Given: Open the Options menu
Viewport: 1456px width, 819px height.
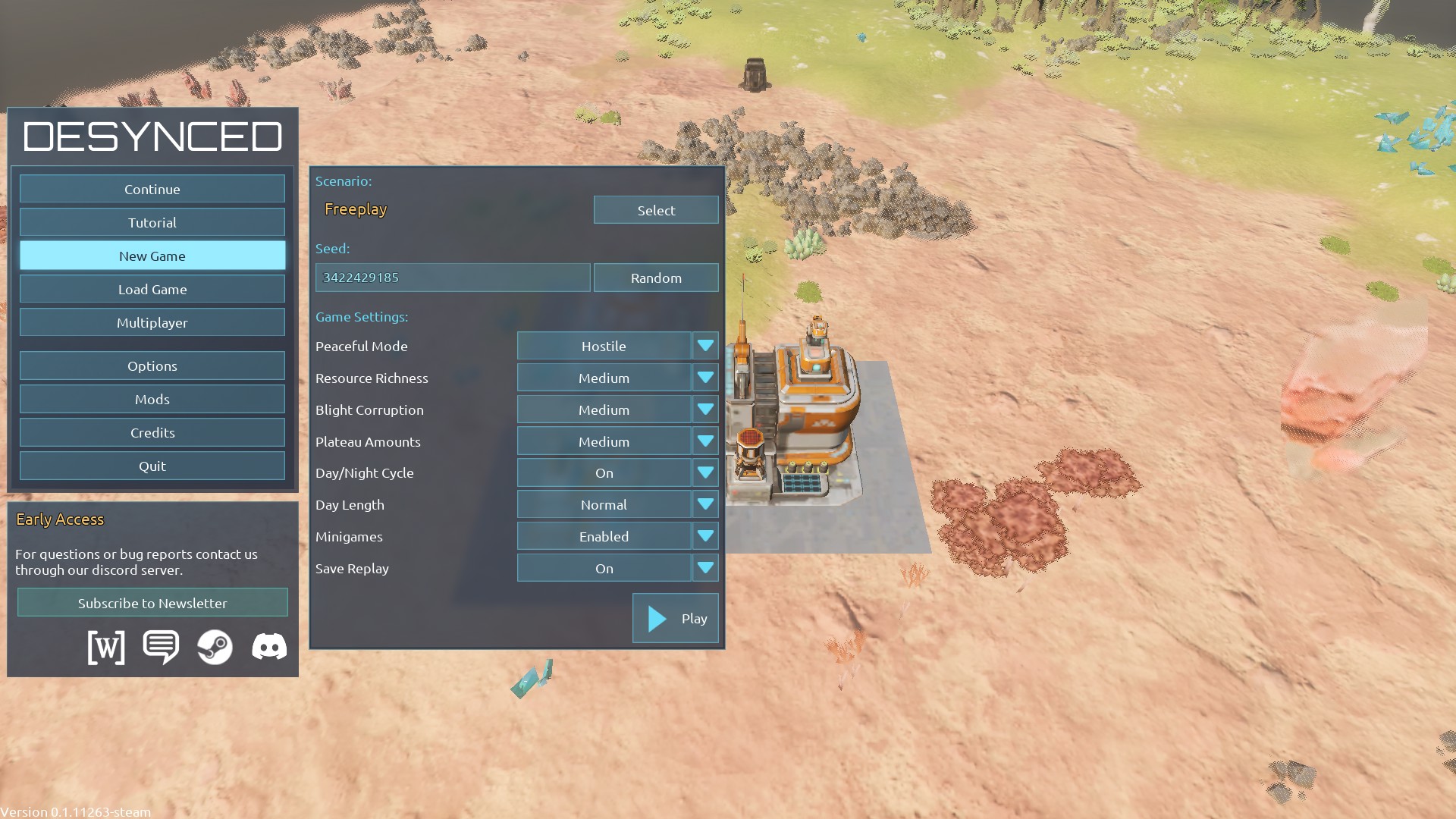Looking at the screenshot, I should pos(152,366).
